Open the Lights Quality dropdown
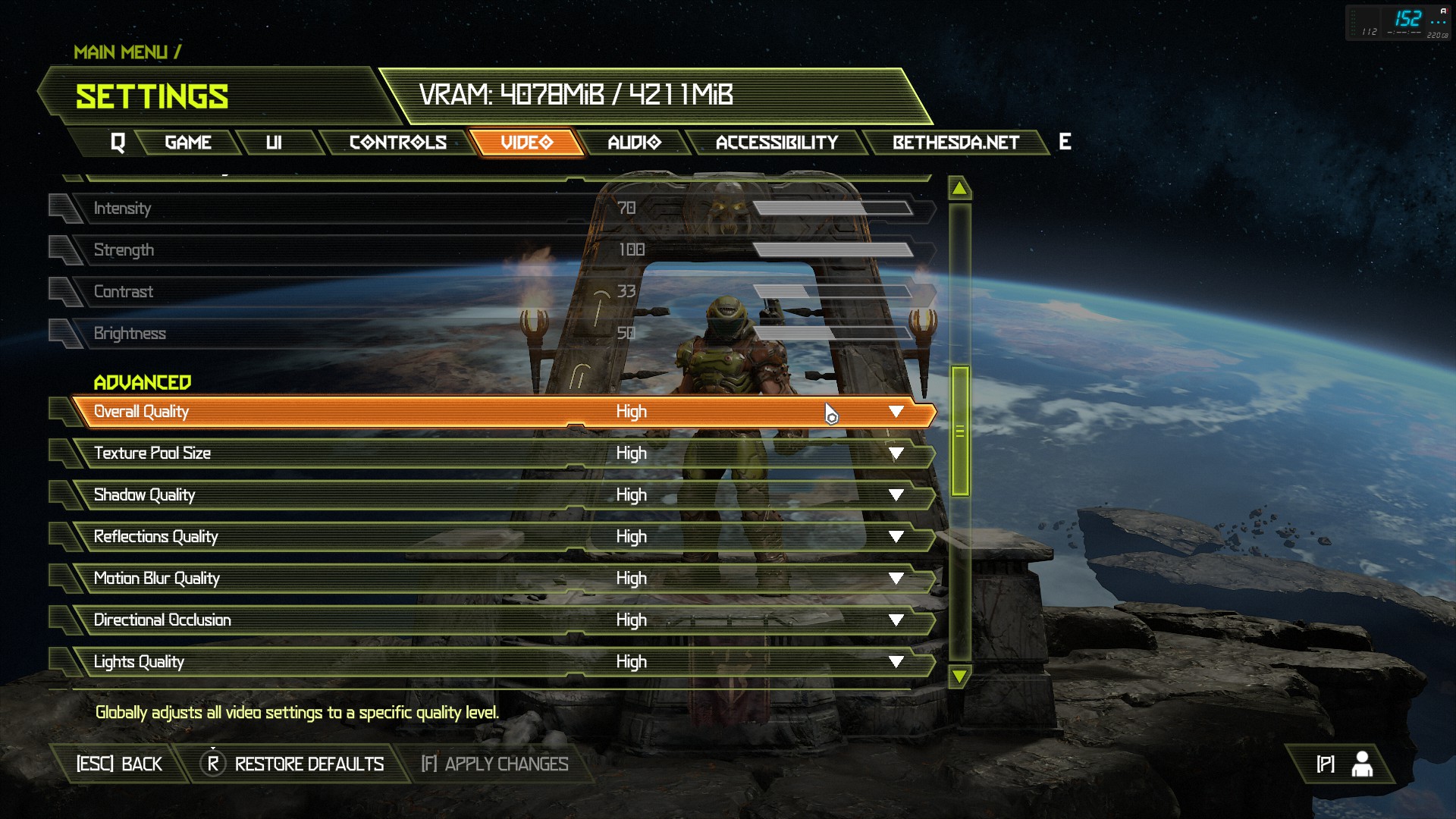The image size is (1456, 819). coord(896,662)
